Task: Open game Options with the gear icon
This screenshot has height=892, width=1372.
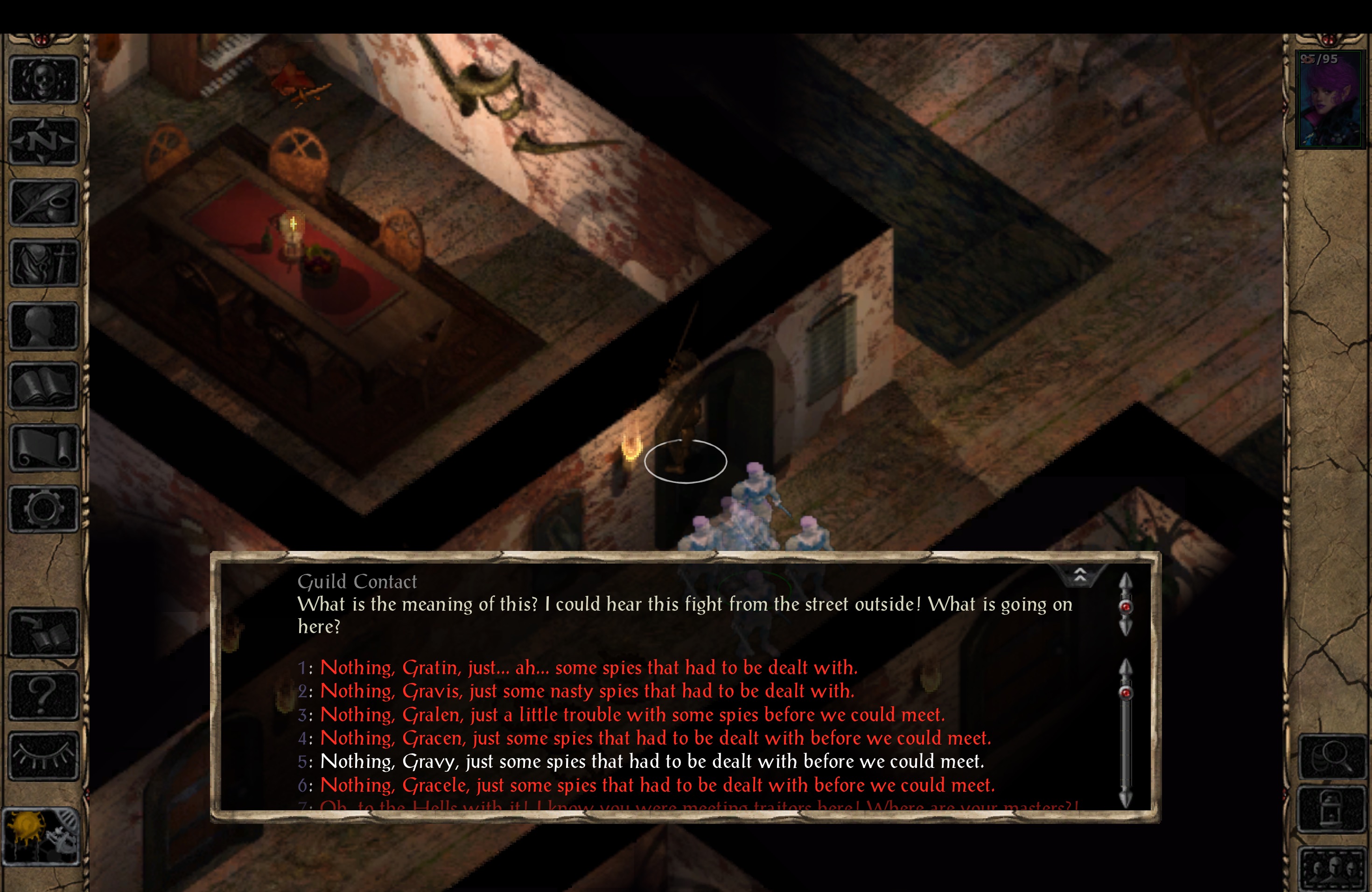Action: [x=43, y=508]
